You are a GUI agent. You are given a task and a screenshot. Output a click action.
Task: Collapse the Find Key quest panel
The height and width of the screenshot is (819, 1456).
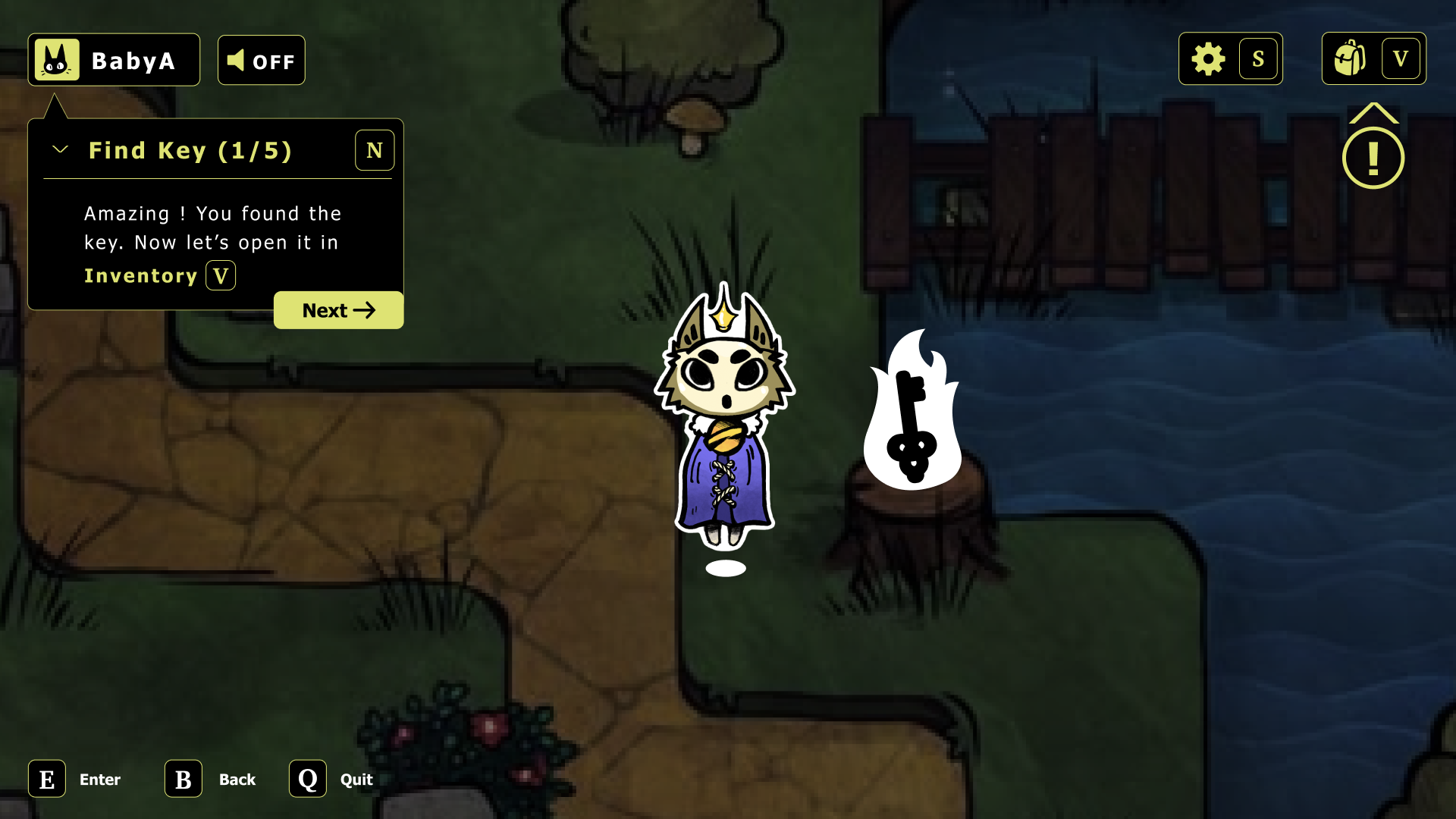pyautogui.click(x=59, y=149)
